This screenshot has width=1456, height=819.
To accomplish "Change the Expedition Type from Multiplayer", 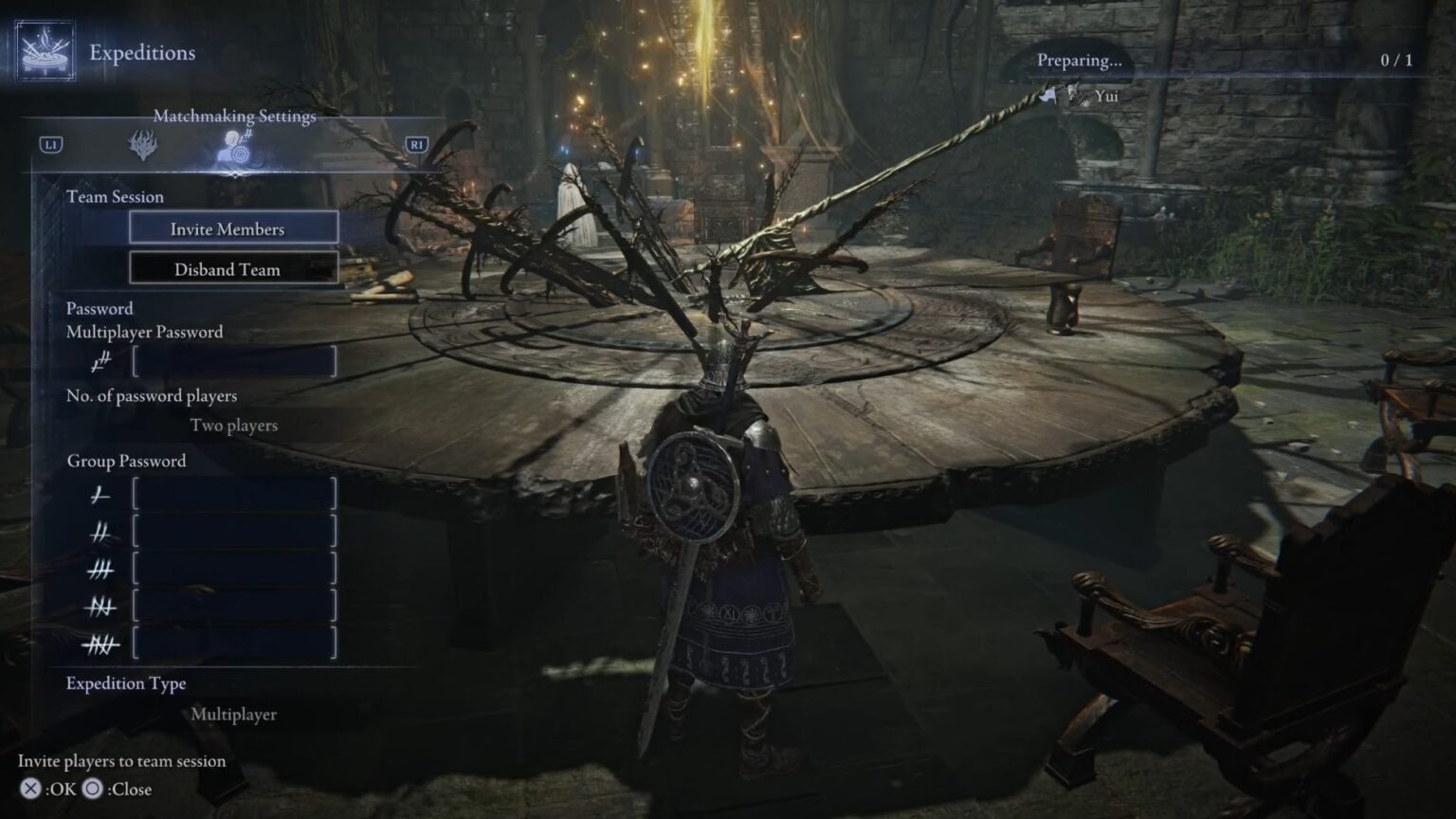I will [x=235, y=716].
